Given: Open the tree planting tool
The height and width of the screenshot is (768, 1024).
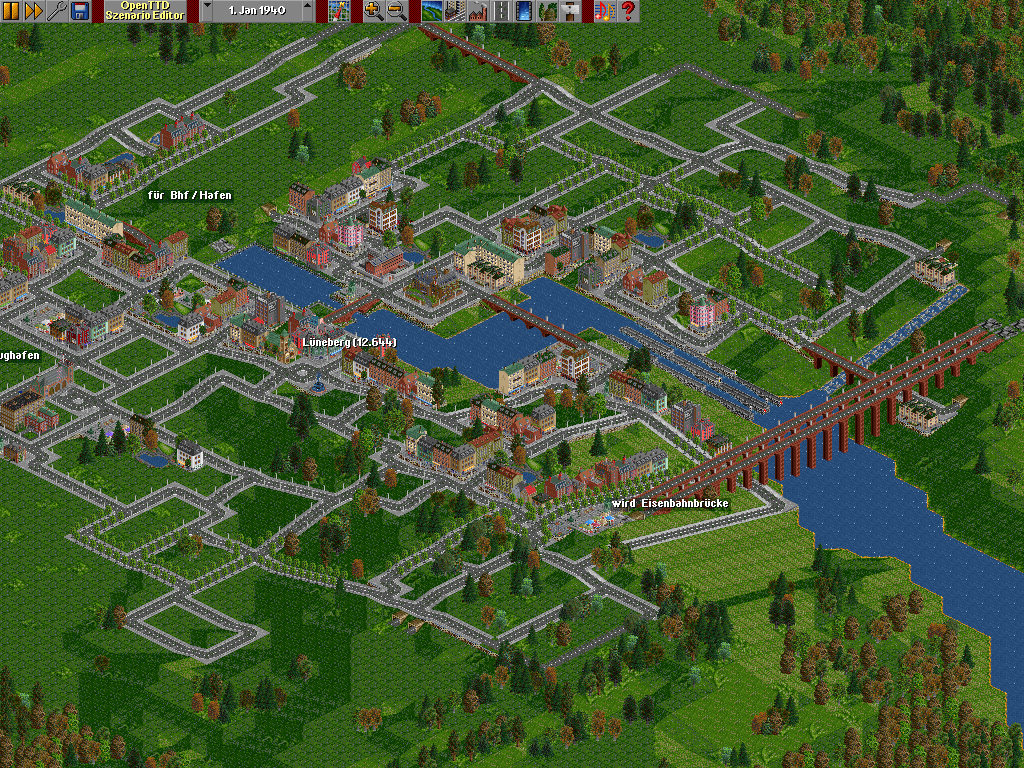Looking at the screenshot, I should (548, 11).
